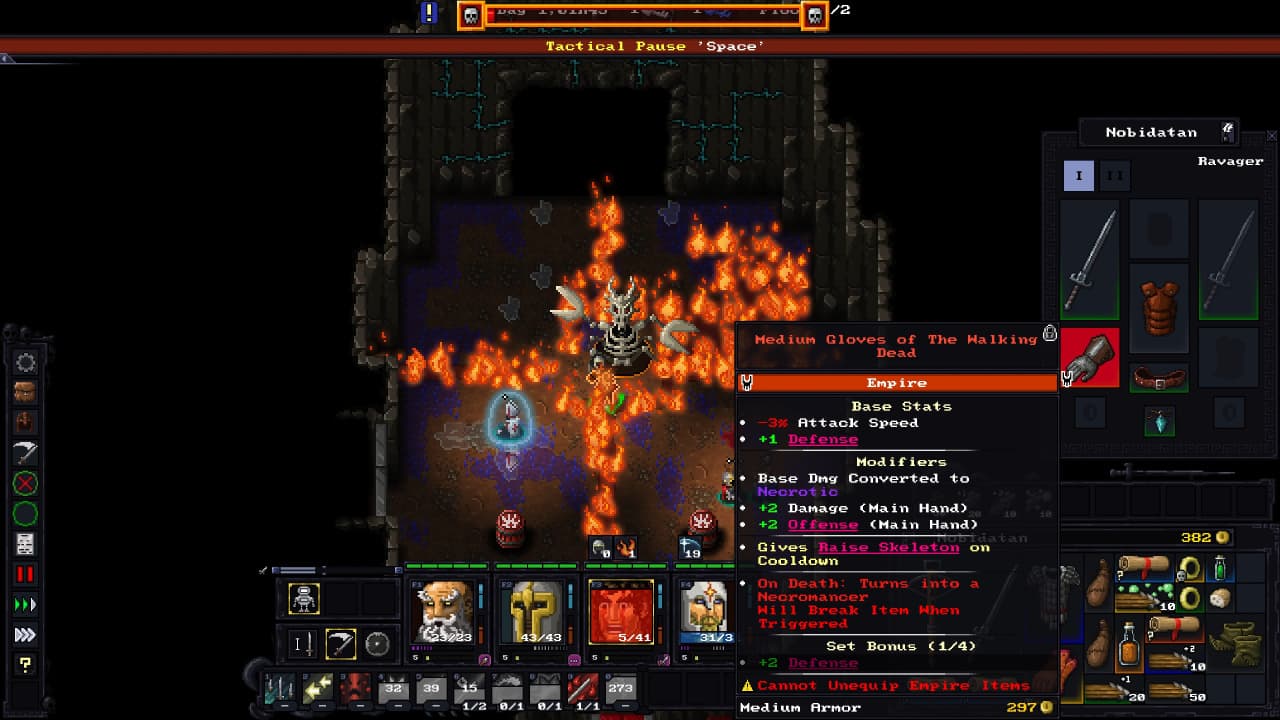Toggle the red pause button
1280x720 pixels.
coord(25,574)
